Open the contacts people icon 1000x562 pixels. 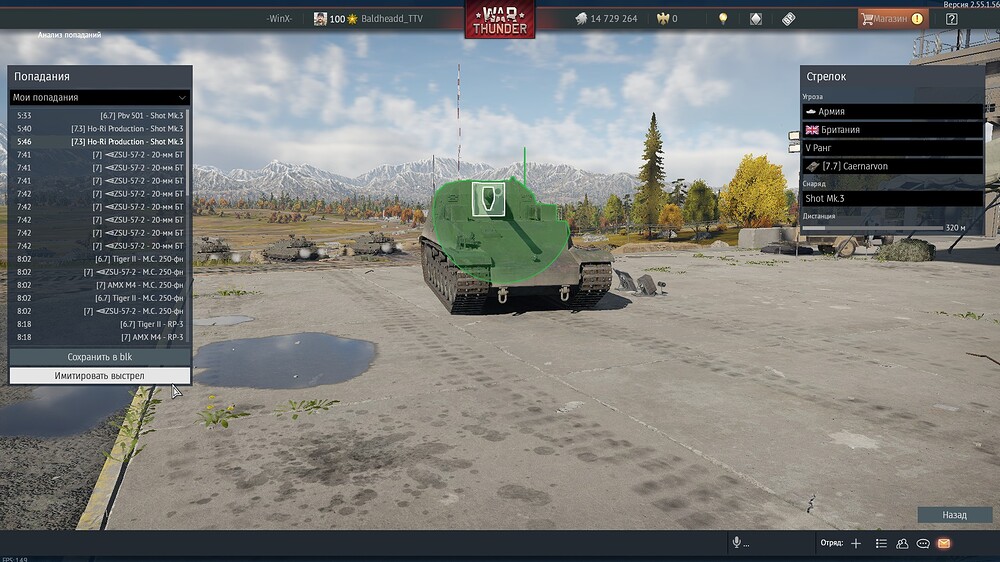tap(902, 543)
